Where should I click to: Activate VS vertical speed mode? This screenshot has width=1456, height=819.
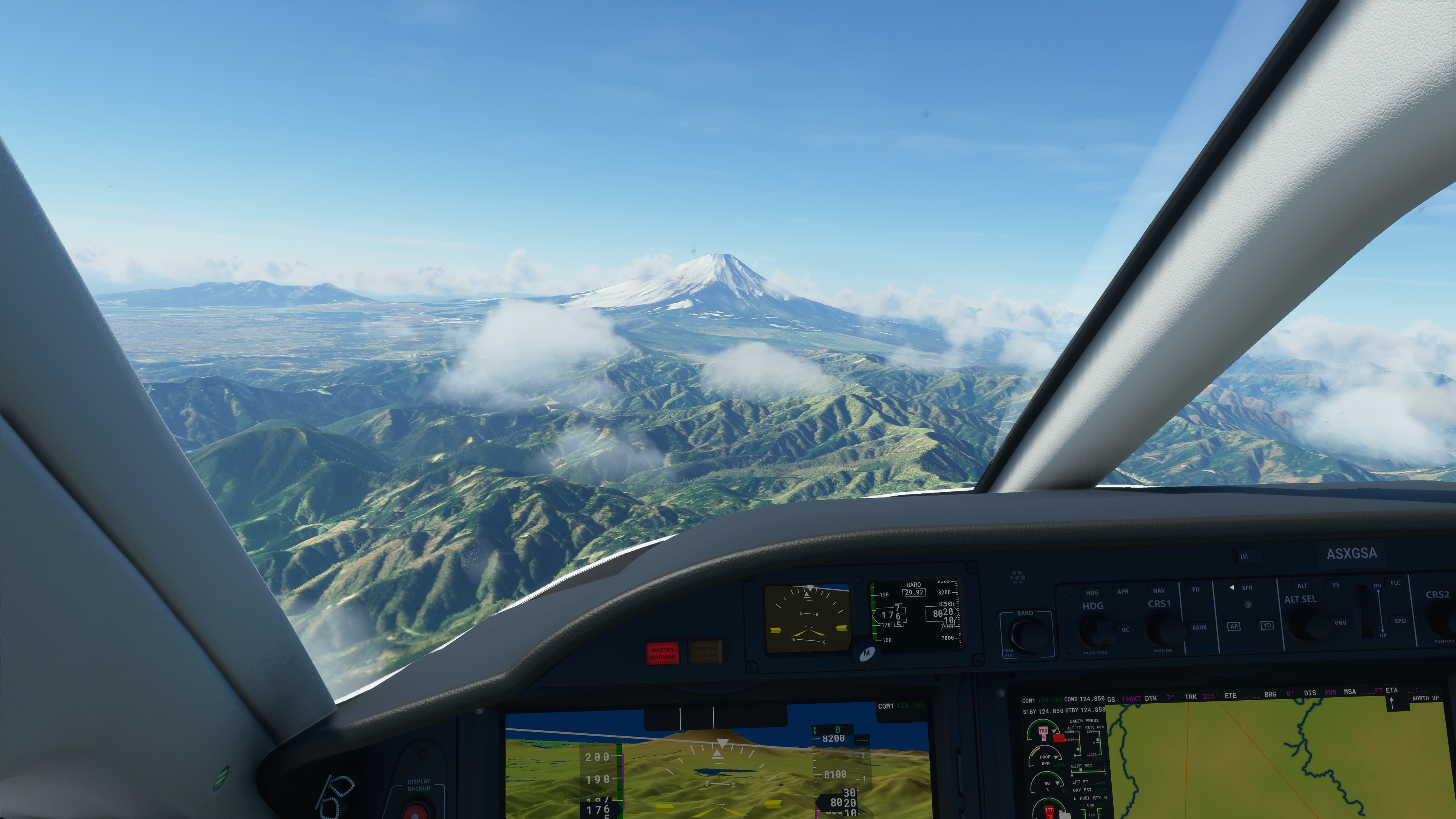click(1335, 584)
